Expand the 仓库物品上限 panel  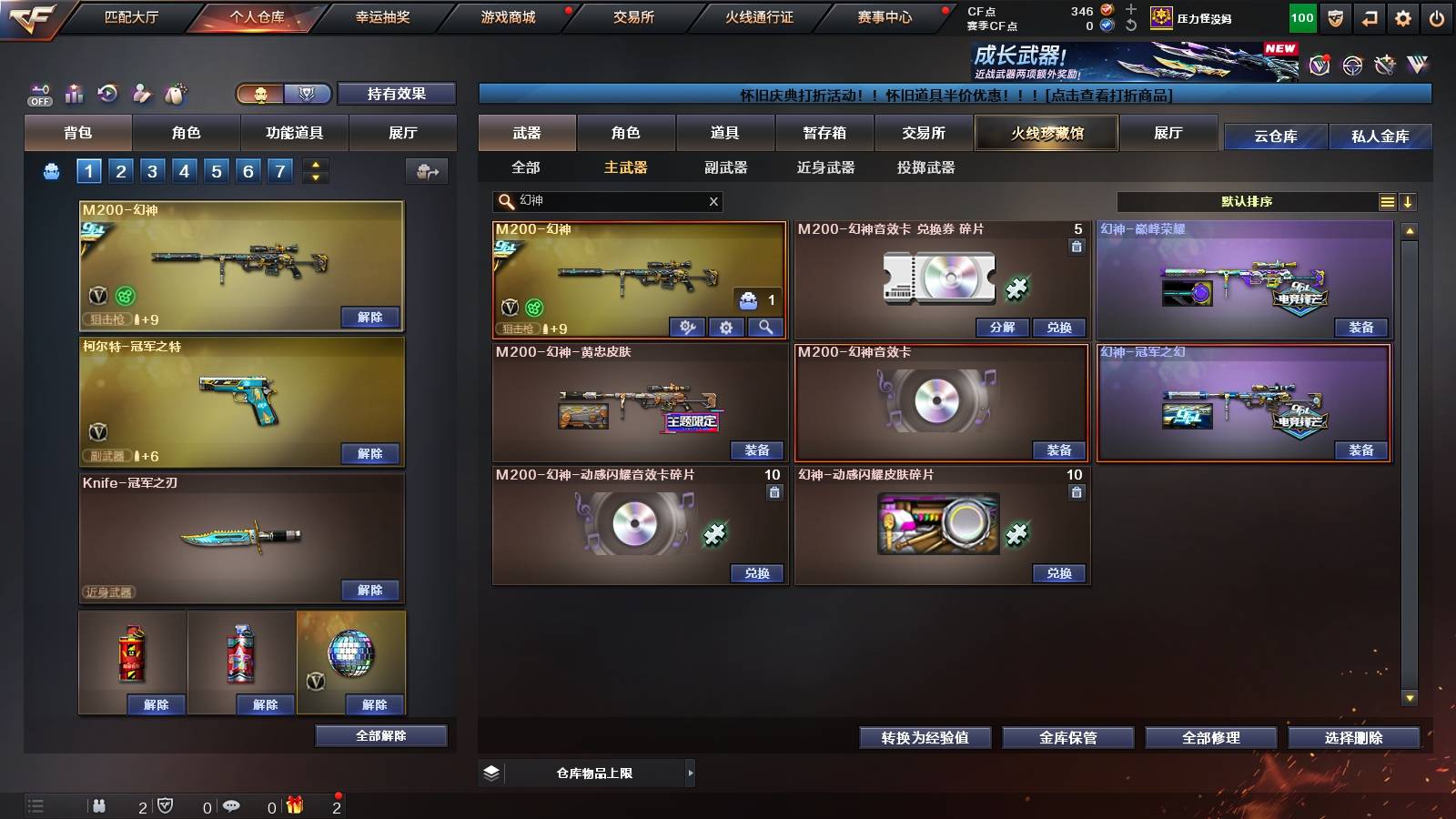689,773
